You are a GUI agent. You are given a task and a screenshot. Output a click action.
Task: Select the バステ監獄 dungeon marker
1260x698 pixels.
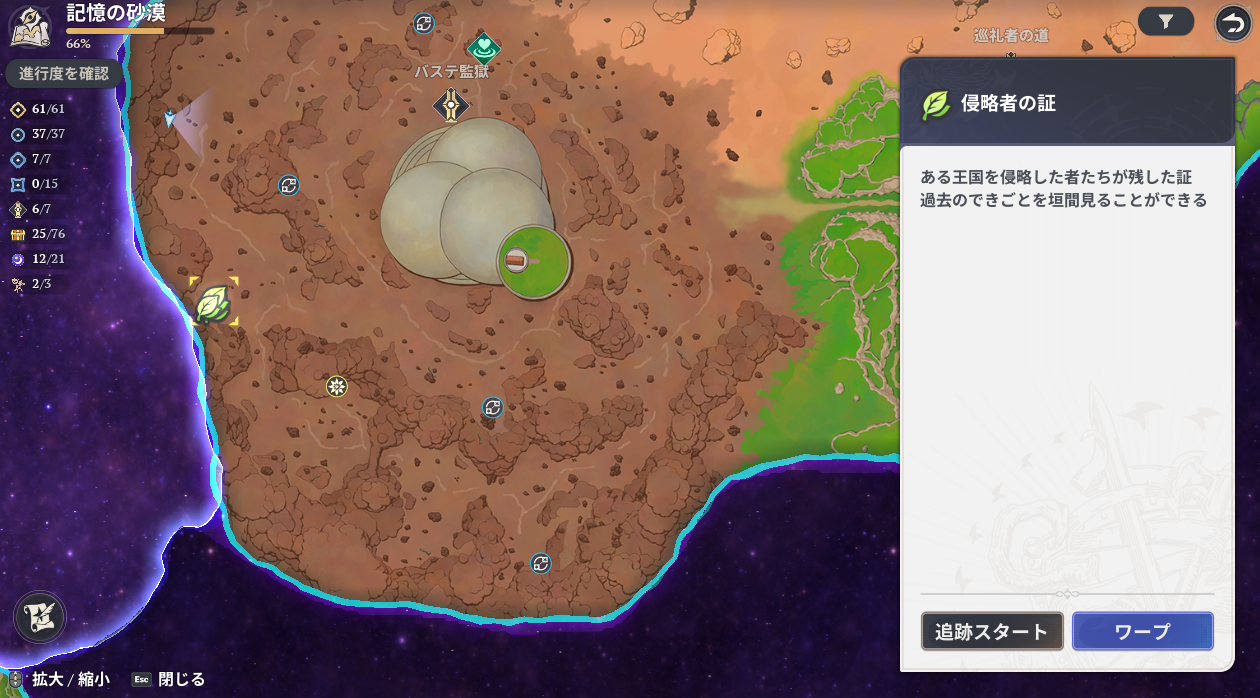[x=452, y=104]
